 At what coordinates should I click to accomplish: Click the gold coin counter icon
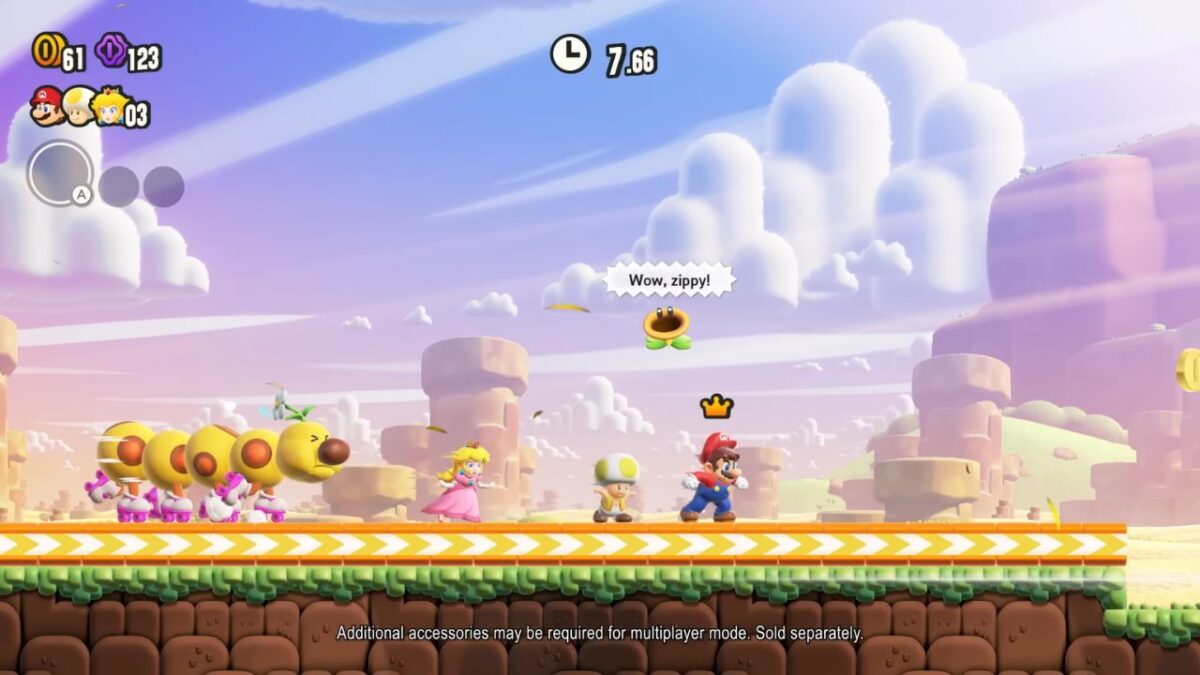[x=47, y=50]
